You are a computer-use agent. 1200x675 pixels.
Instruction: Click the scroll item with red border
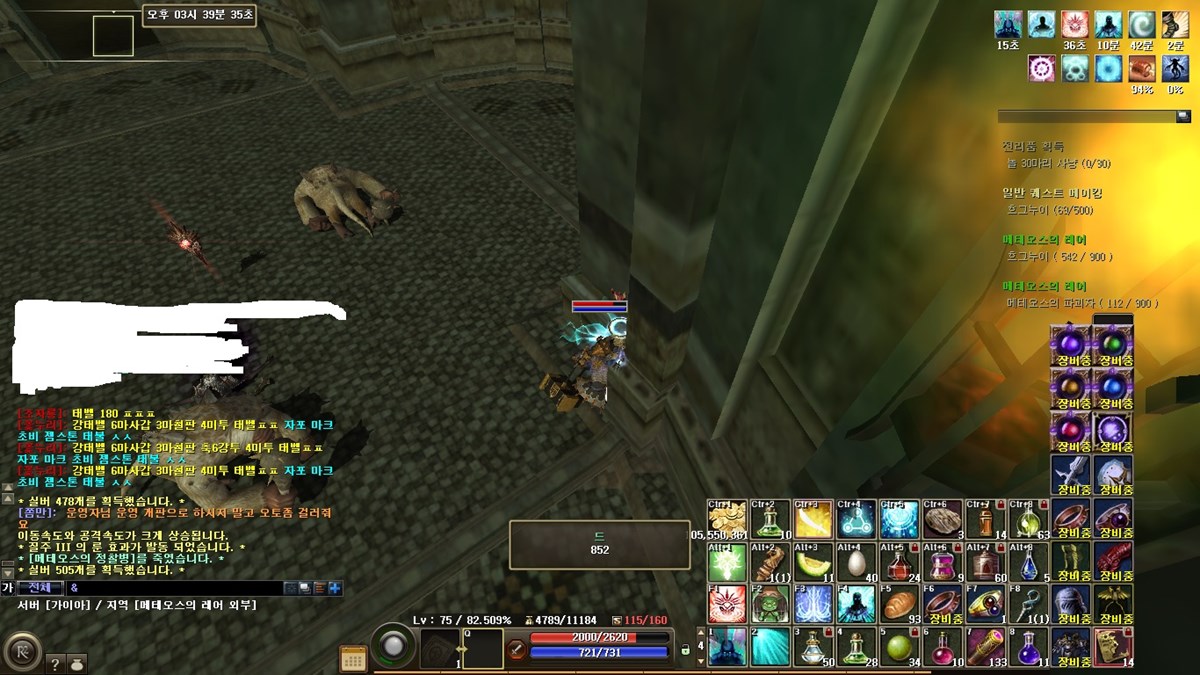click(x=1113, y=646)
